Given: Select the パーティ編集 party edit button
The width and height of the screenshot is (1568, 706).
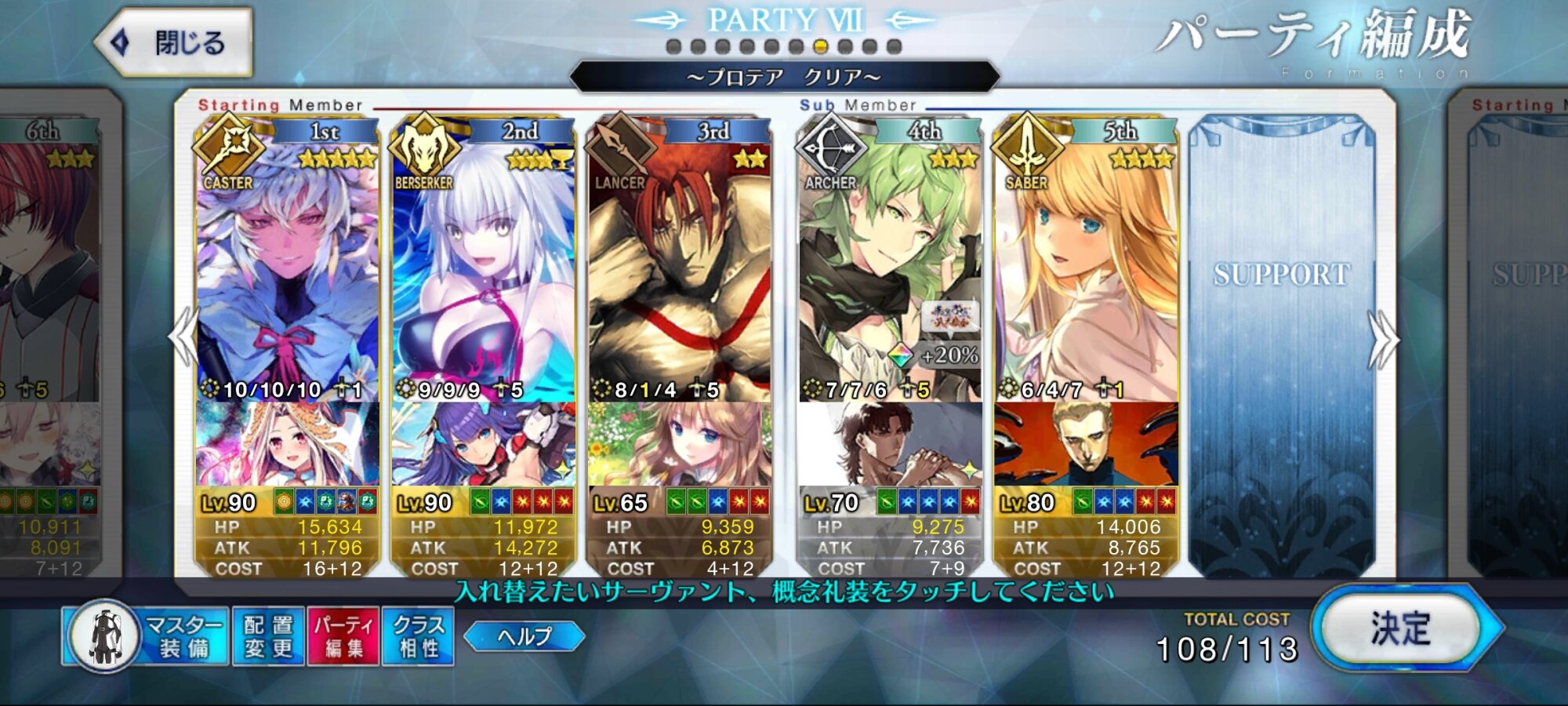Looking at the screenshot, I should coord(343,636).
